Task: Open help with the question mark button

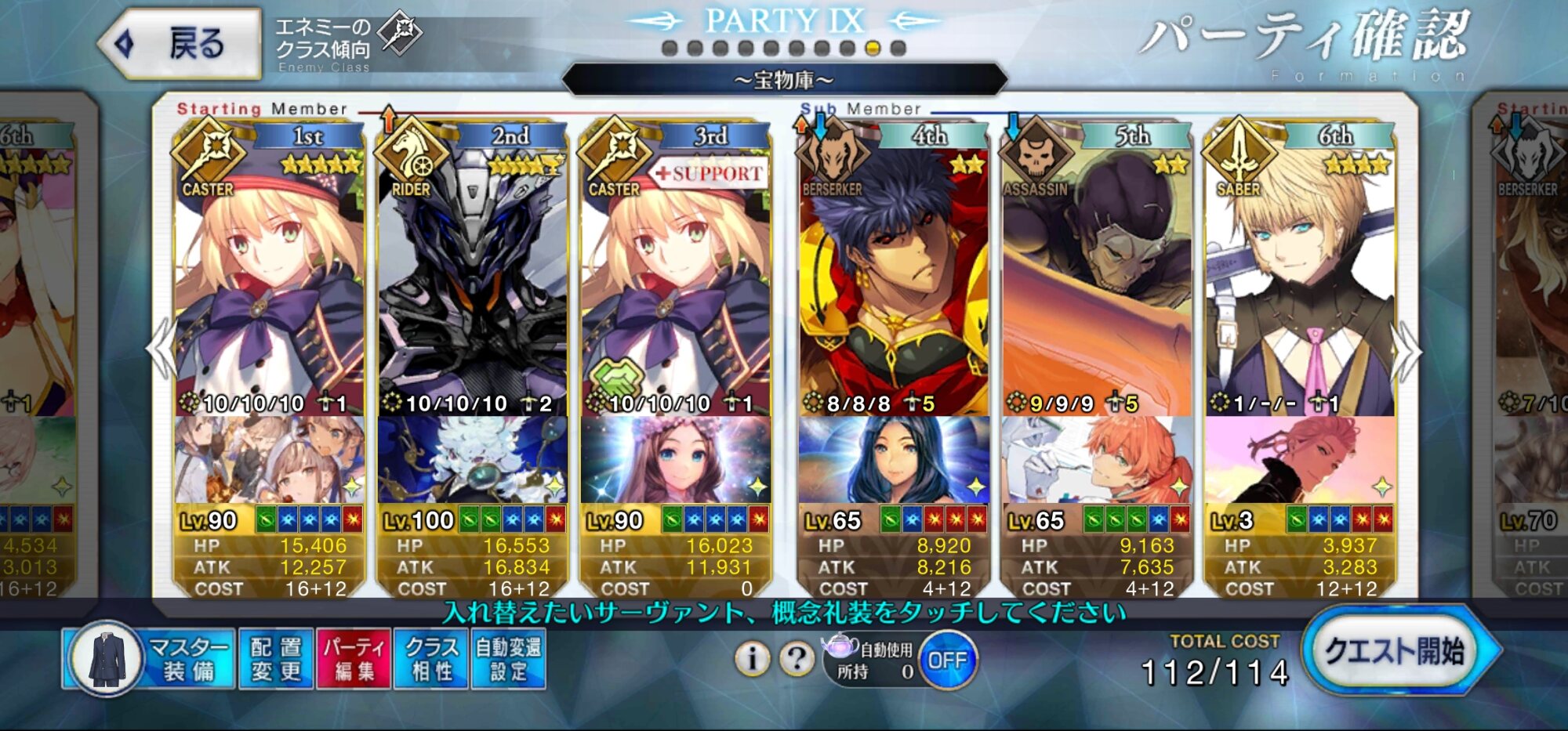Action: pyautogui.click(x=797, y=660)
